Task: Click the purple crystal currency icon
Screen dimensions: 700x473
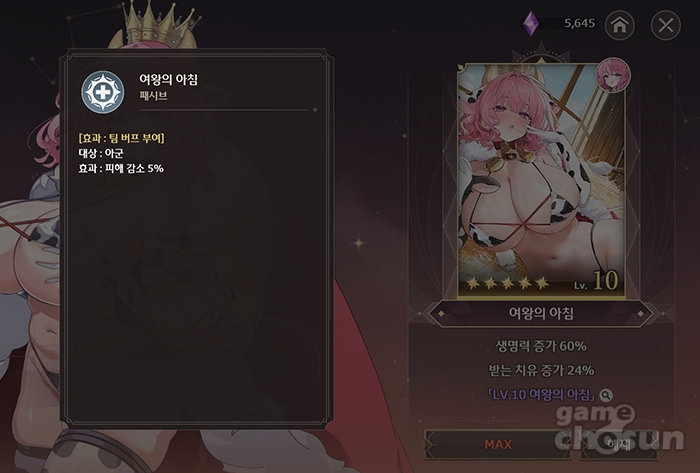Action: [531, 24]
